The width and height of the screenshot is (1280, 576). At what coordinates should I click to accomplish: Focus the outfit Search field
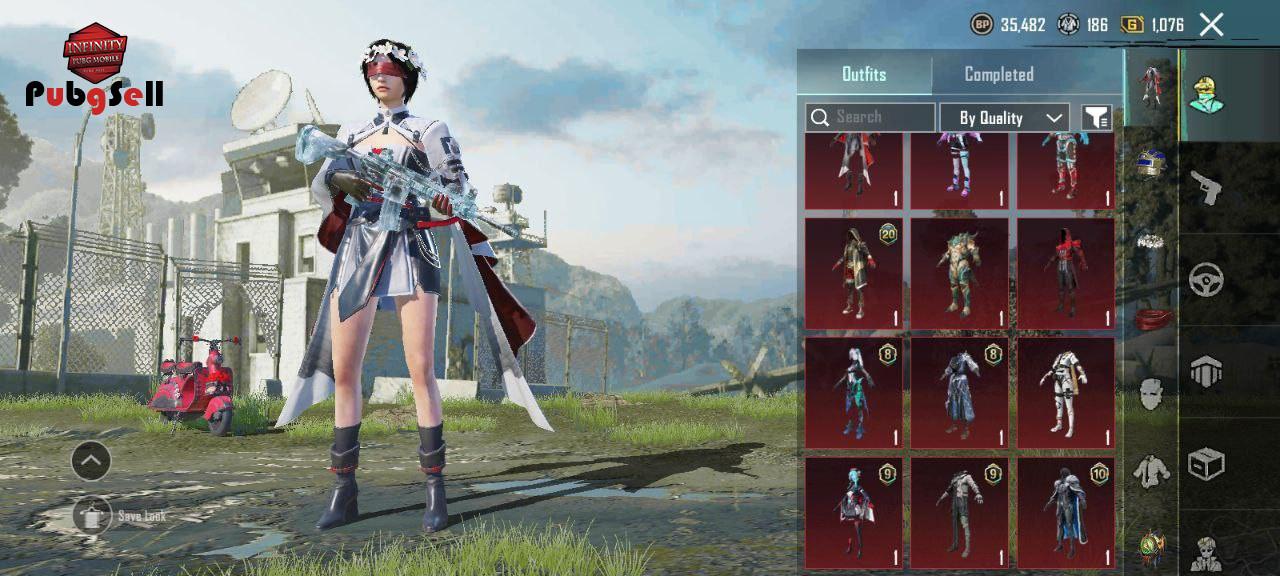870,118
